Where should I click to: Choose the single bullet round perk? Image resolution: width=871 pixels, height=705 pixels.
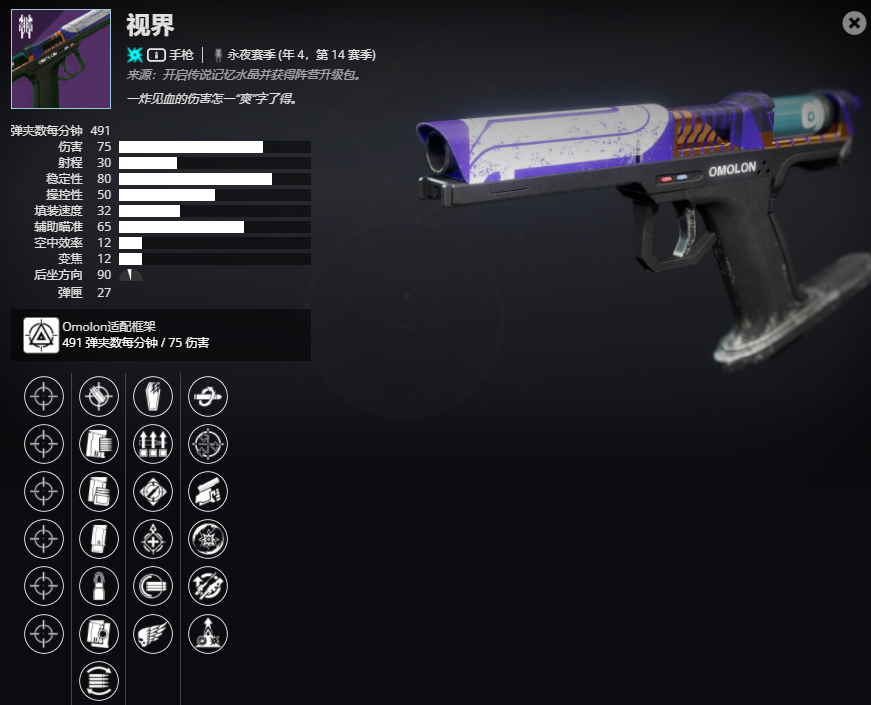99,586
